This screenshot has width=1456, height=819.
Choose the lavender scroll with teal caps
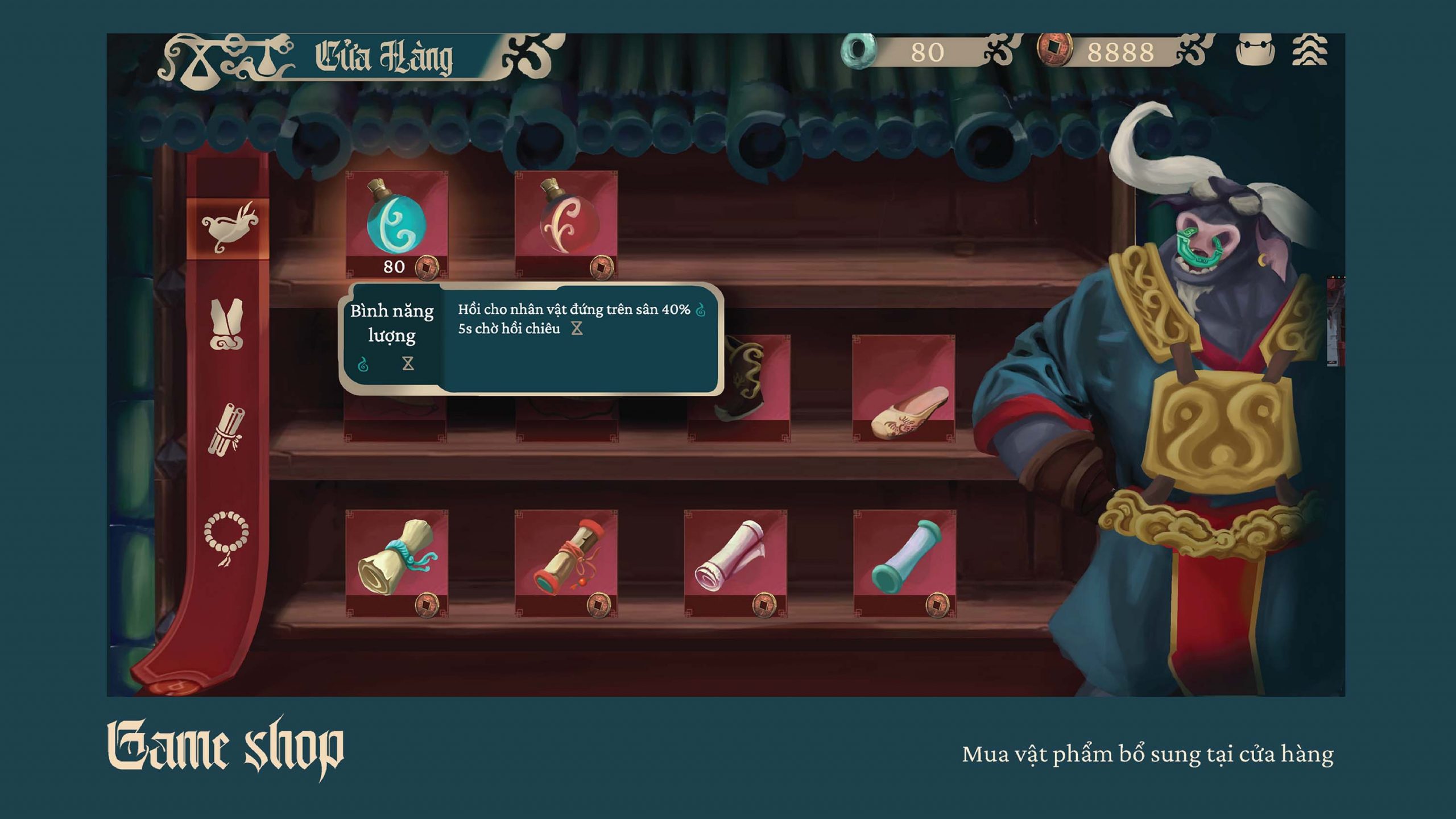coord(904,561)
